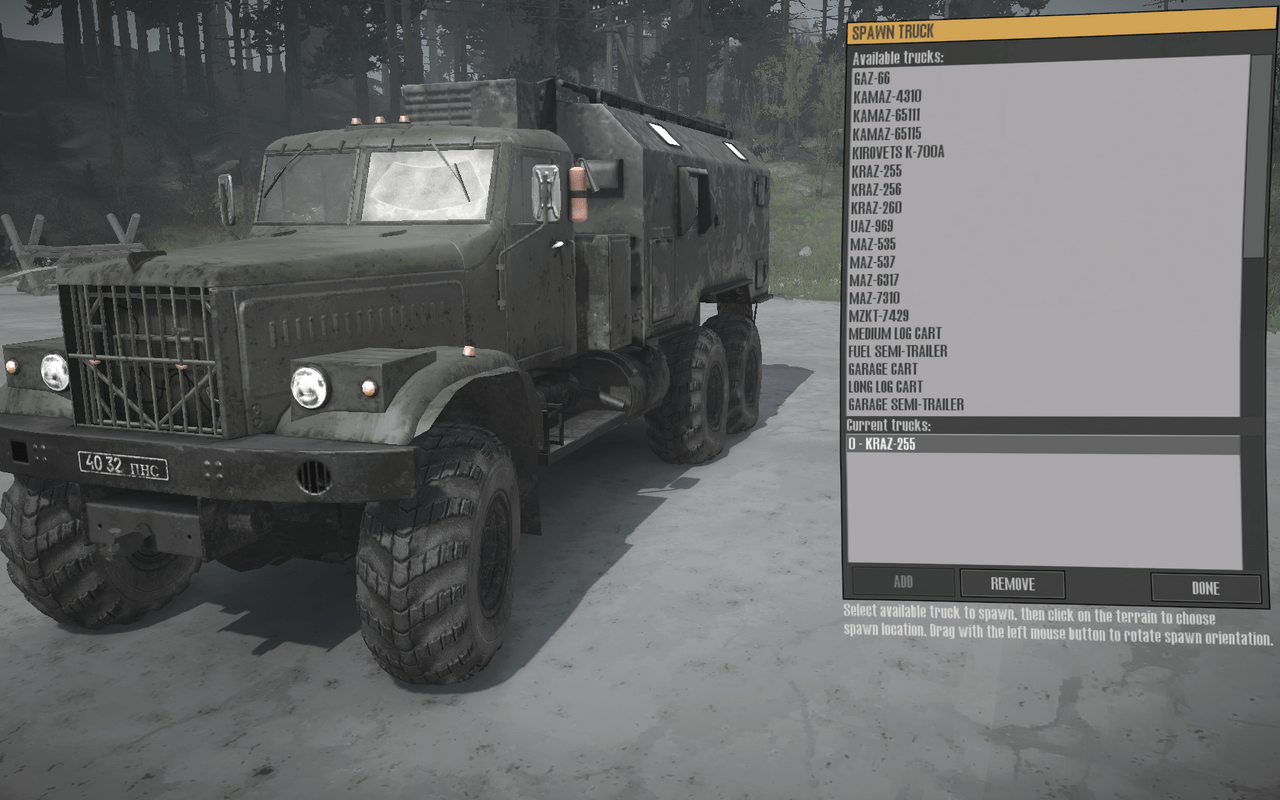Image resolution: width=1280 pixels, height=800 pixels.
Task: Select GAZ-66 from available trucks
Action: click(871, 78)
